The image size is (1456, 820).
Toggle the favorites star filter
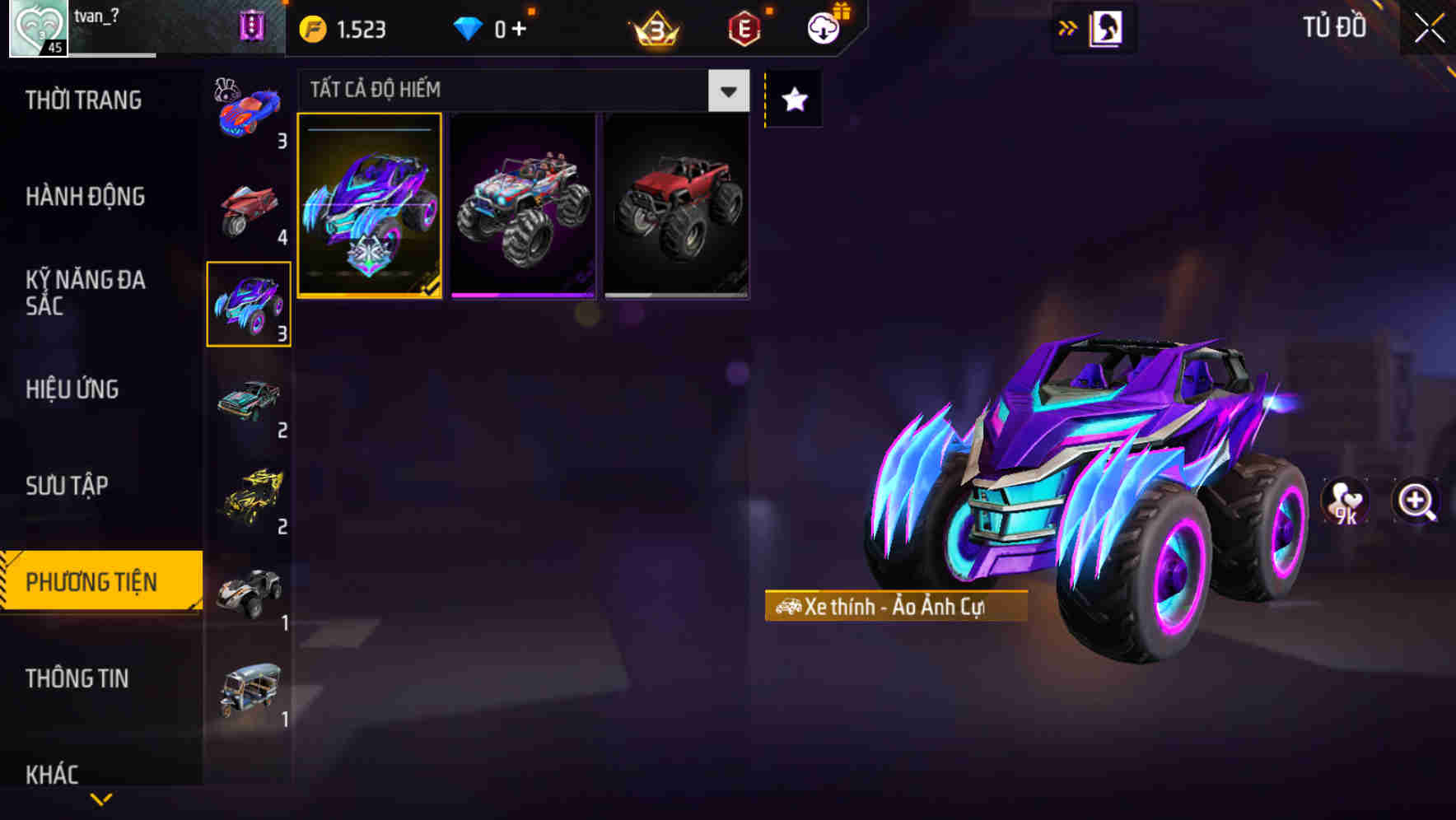pyautogui.click(x=793, y=100)
